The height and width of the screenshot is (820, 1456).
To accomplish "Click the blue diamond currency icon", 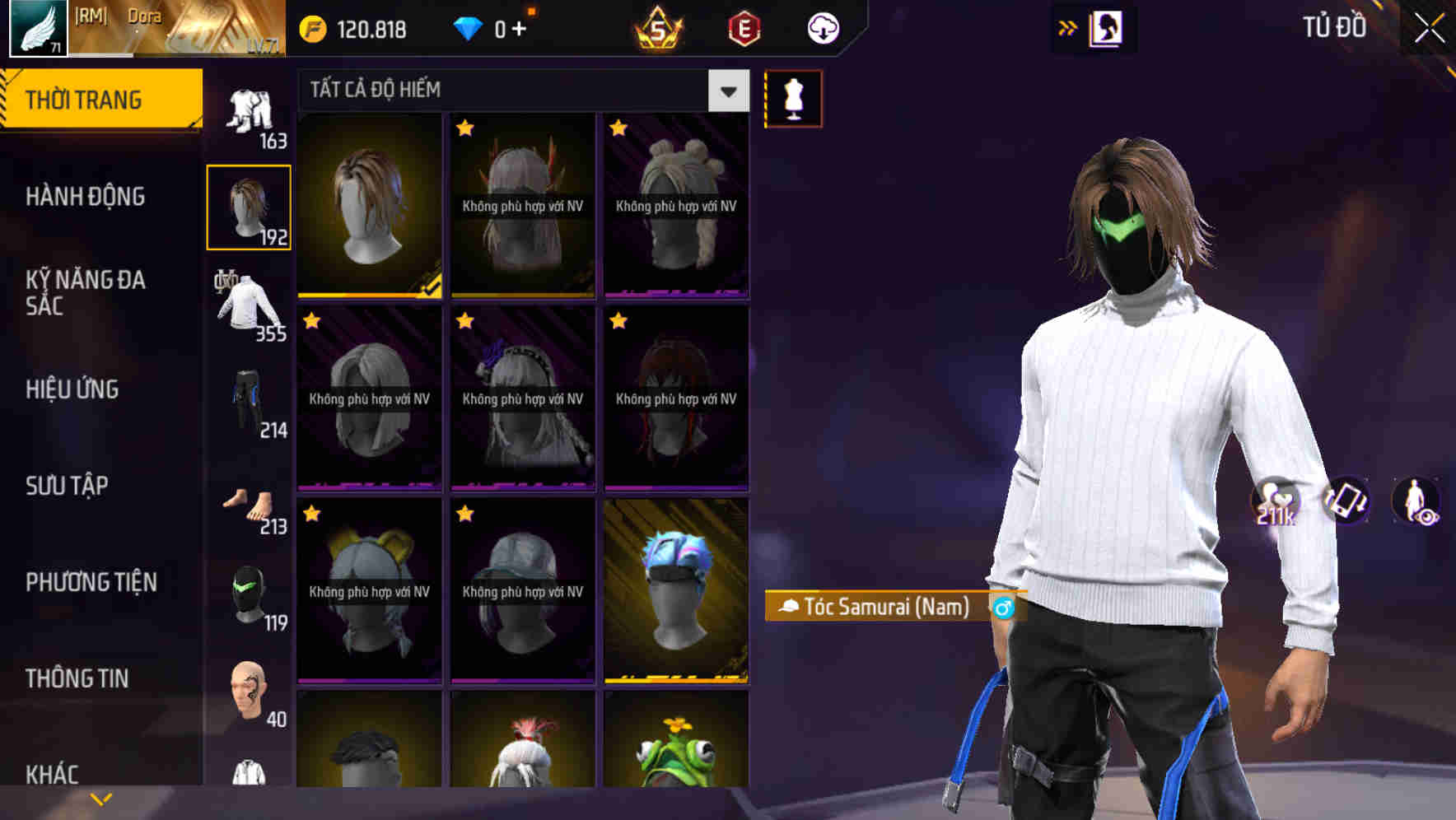I will click(x=469, y=29).
